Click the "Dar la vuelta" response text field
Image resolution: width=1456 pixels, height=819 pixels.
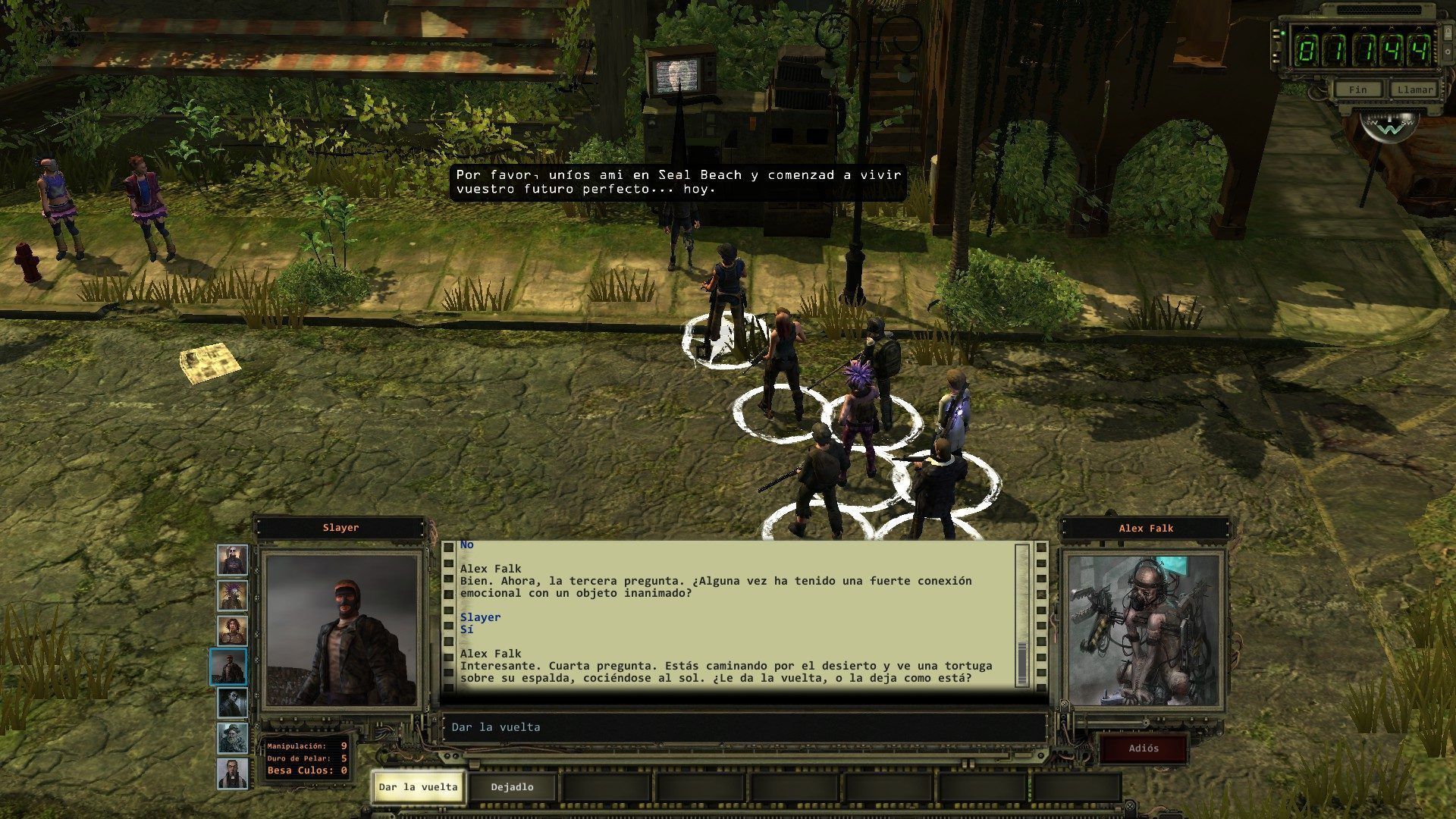743,727
